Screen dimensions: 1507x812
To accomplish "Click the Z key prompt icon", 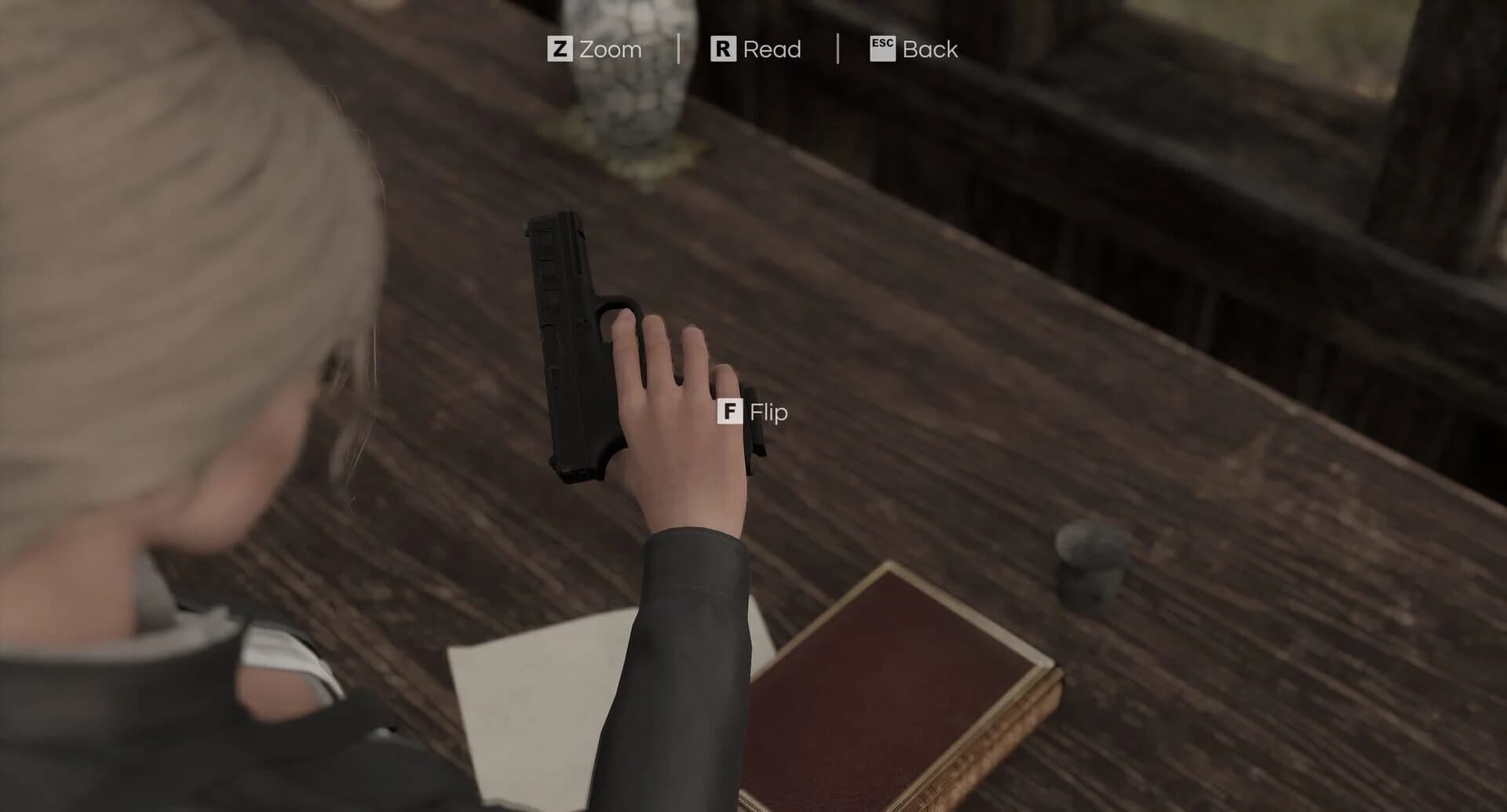I will [560, 49].
